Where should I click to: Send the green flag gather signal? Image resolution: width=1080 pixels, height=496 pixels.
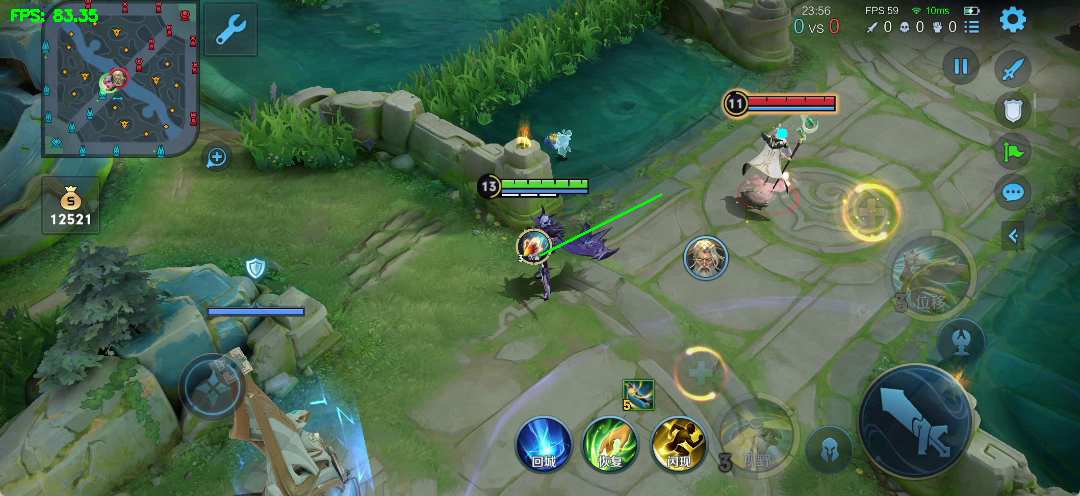point(1013,151)
